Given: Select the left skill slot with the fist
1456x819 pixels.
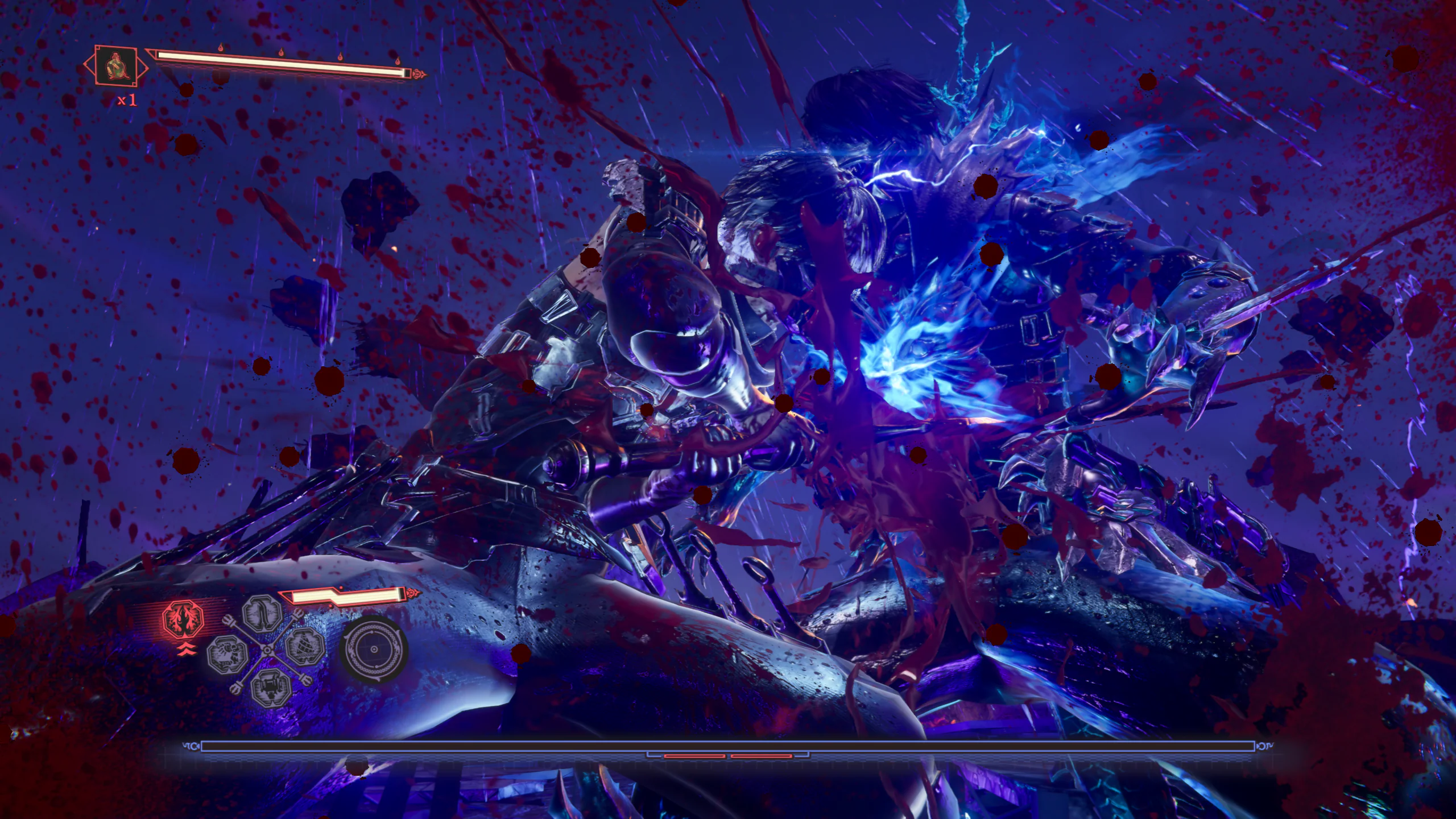Looking at the screenshot, I should point(227,655).
